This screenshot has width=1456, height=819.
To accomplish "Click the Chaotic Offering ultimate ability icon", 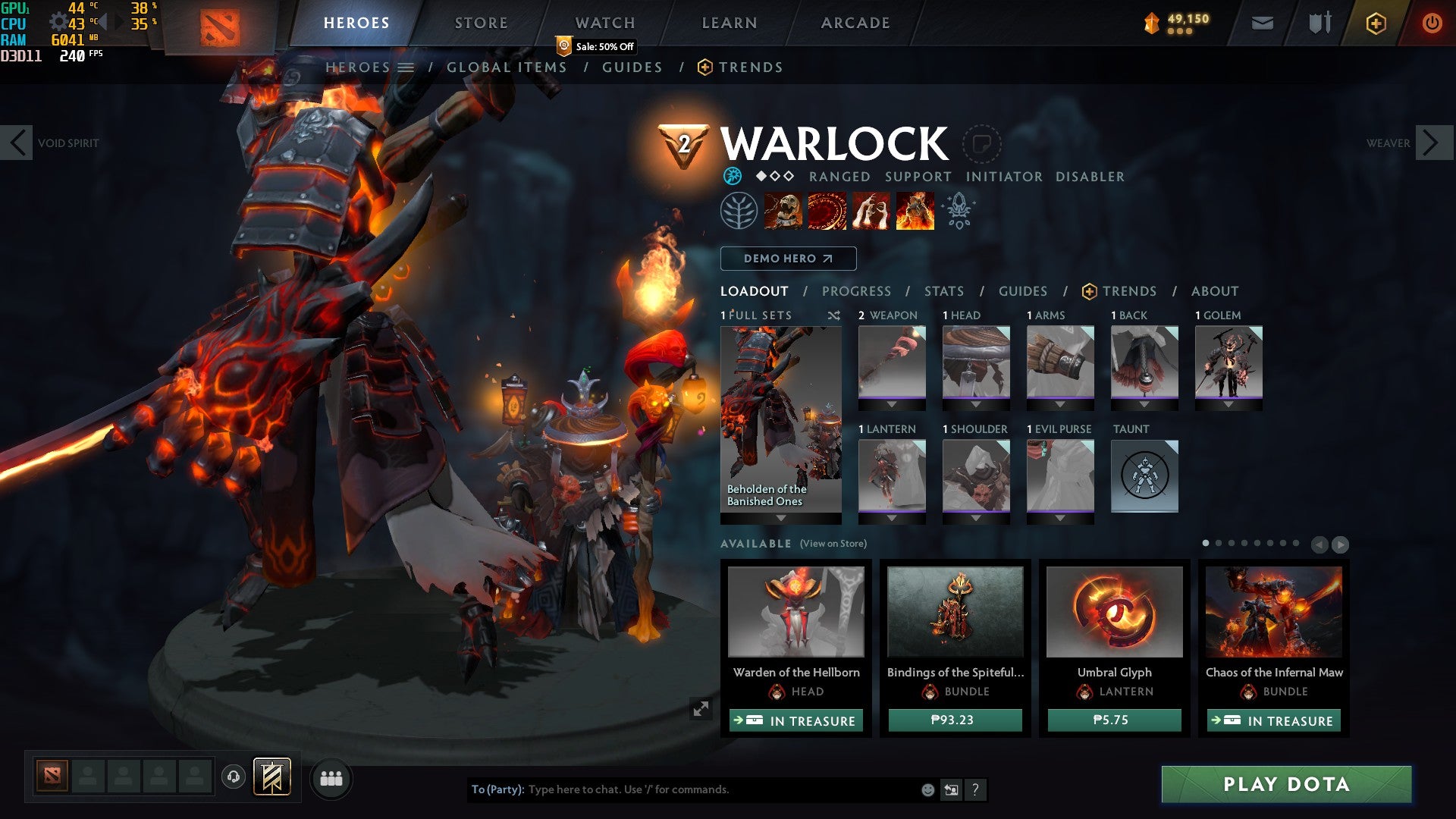I will tap(916, 211).
